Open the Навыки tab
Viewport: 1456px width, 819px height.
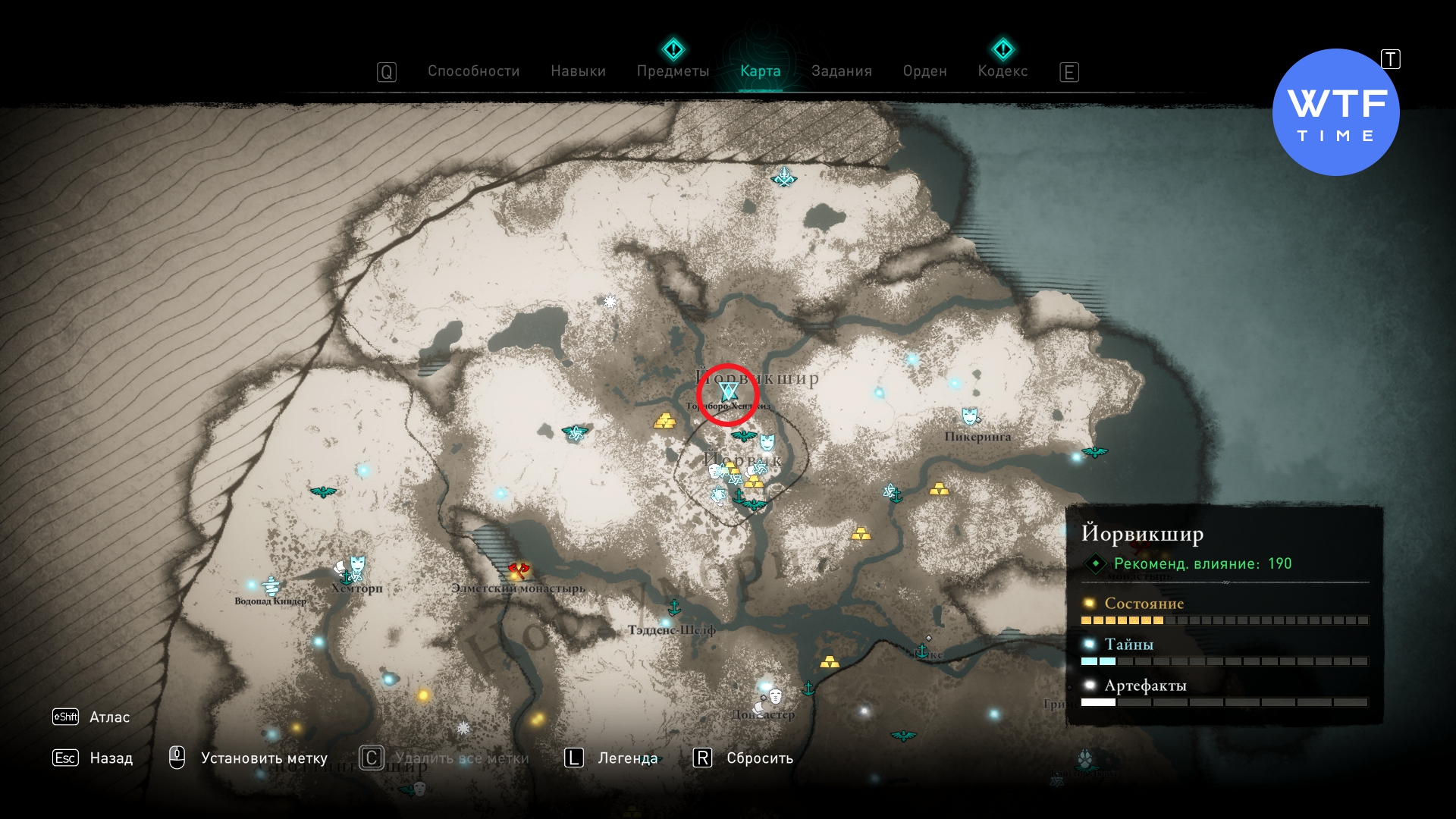click(578, 71)
